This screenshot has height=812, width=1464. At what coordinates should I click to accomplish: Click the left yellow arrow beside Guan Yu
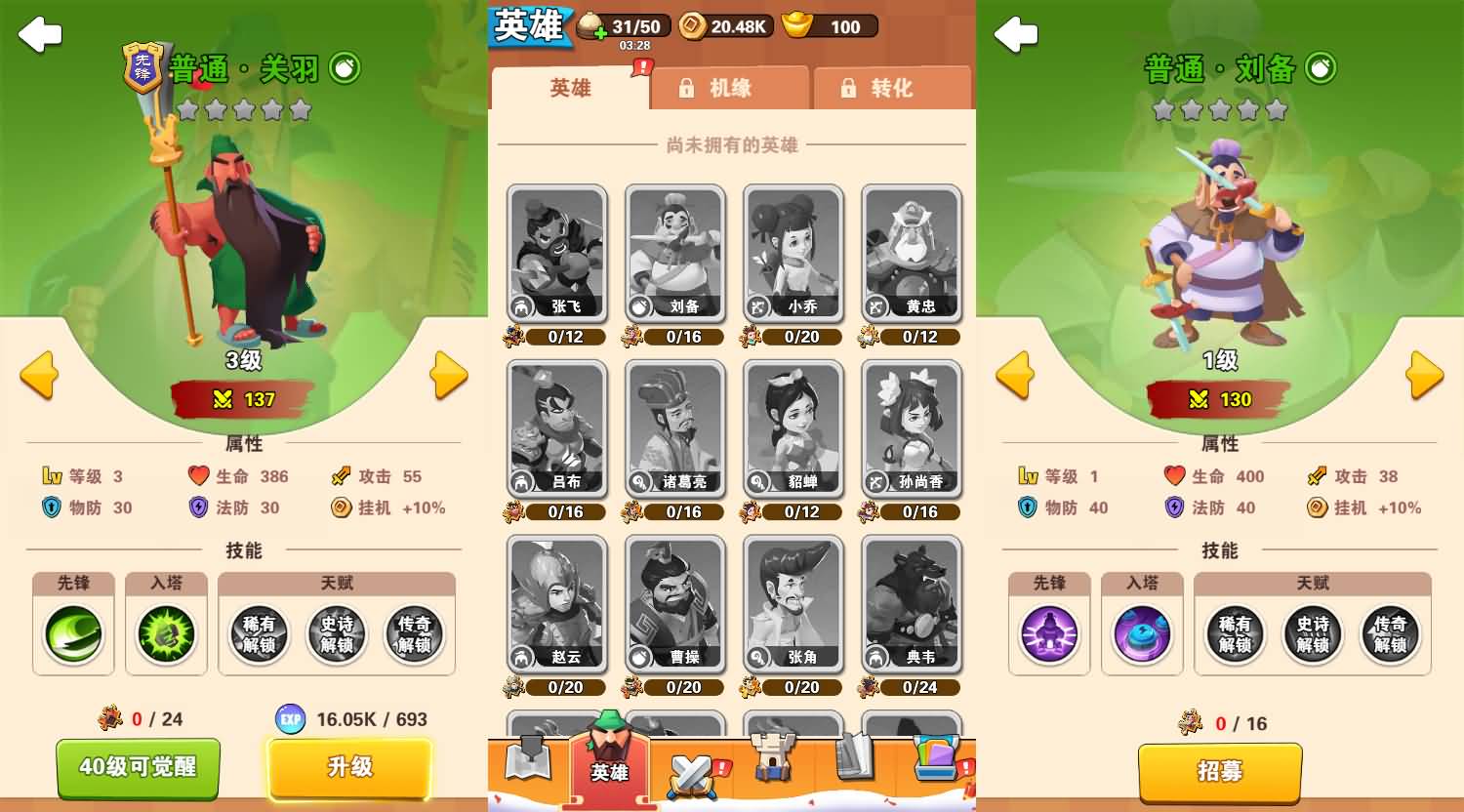coord(37,376)
